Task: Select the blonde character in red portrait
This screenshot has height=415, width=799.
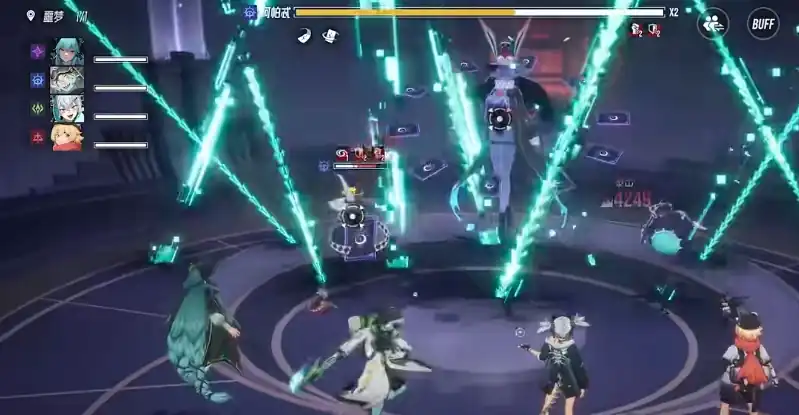Action: (x=67, y=136)
